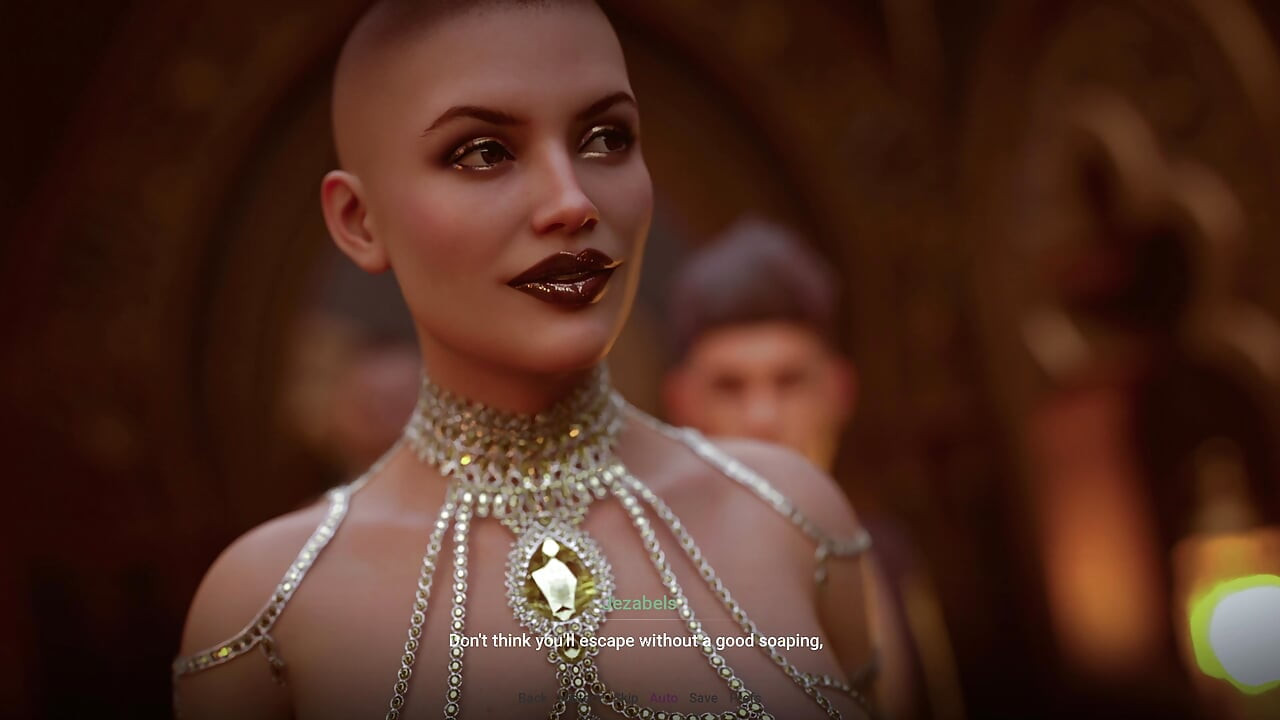Image resolution: width=1280 pixels, height=720 pixels.
Task: Click the yellow gem pendant
Action: tap(554, 575)
